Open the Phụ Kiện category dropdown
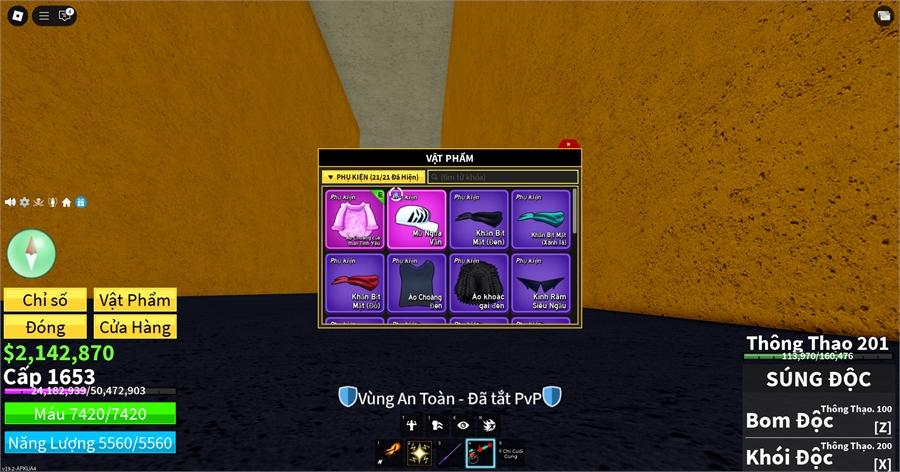 (373, 177)
